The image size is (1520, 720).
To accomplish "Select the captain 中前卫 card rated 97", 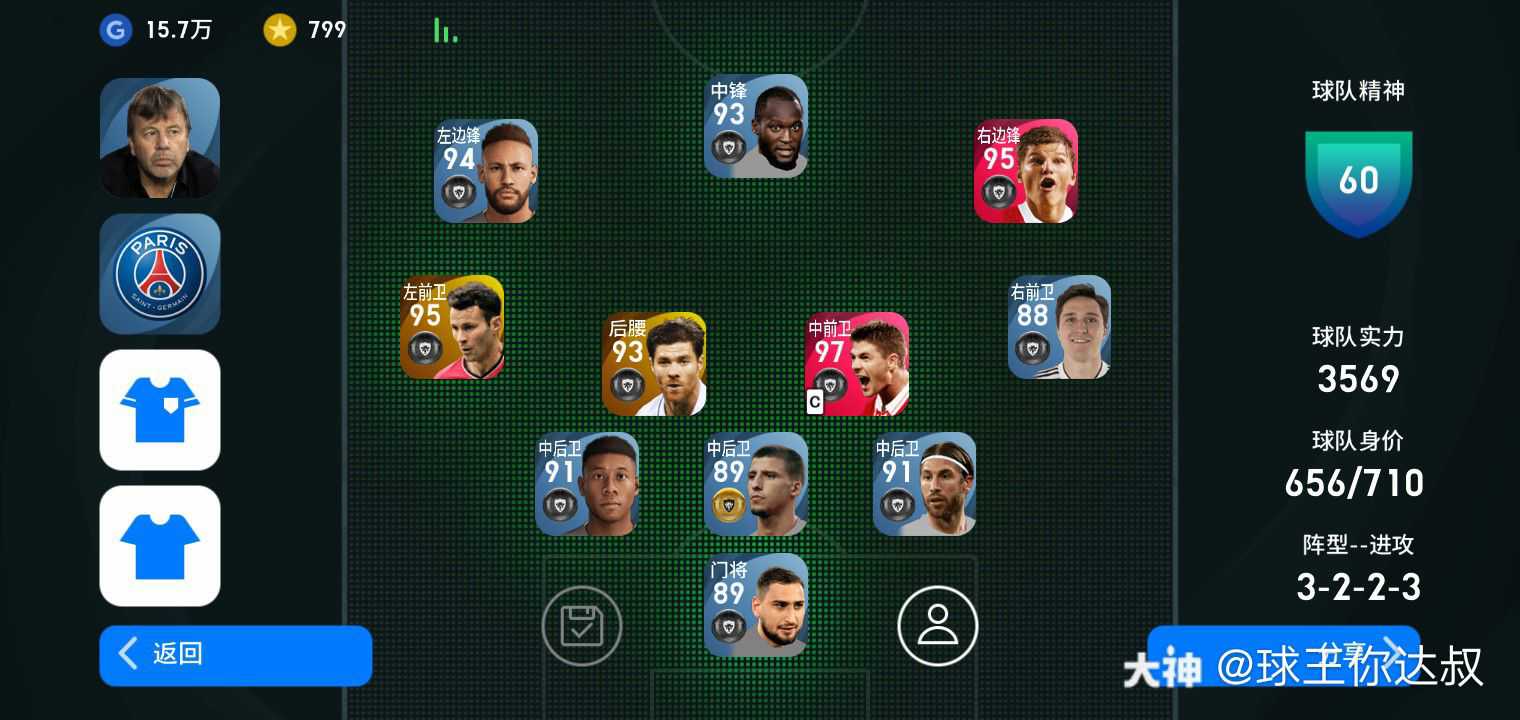I will pos(857,364).
